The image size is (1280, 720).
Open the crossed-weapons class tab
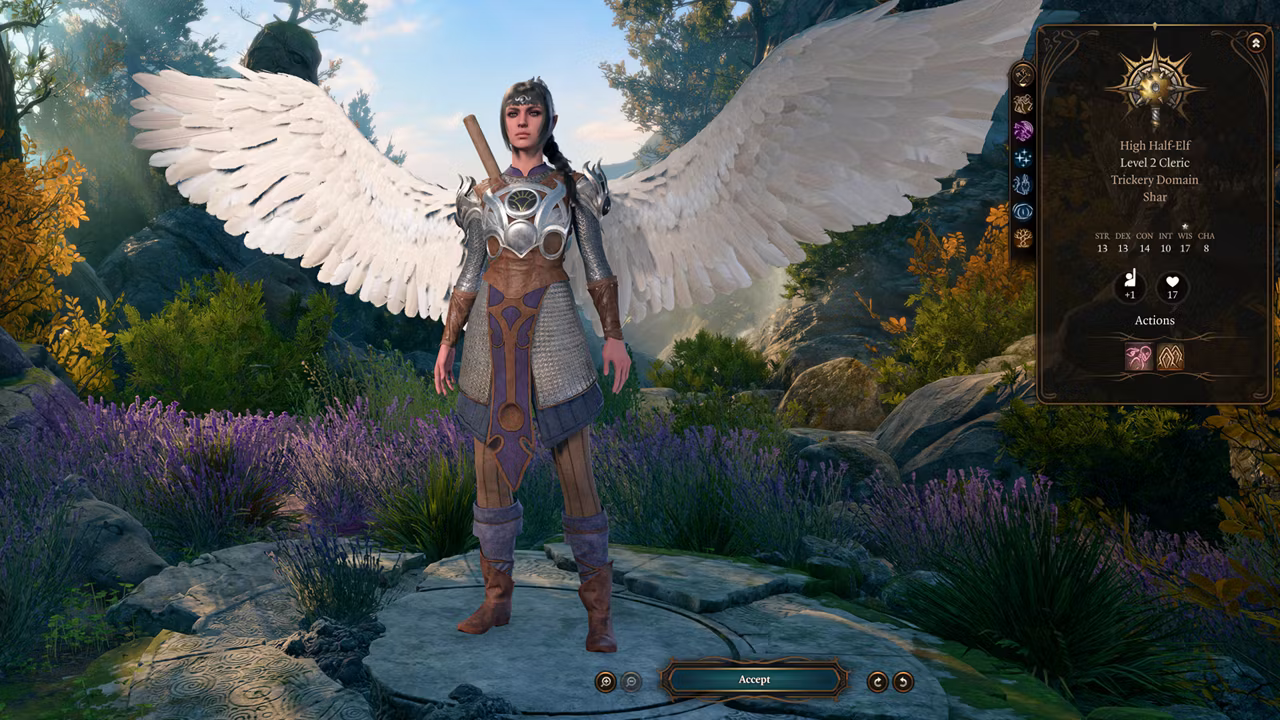(x=1022, y=75)
